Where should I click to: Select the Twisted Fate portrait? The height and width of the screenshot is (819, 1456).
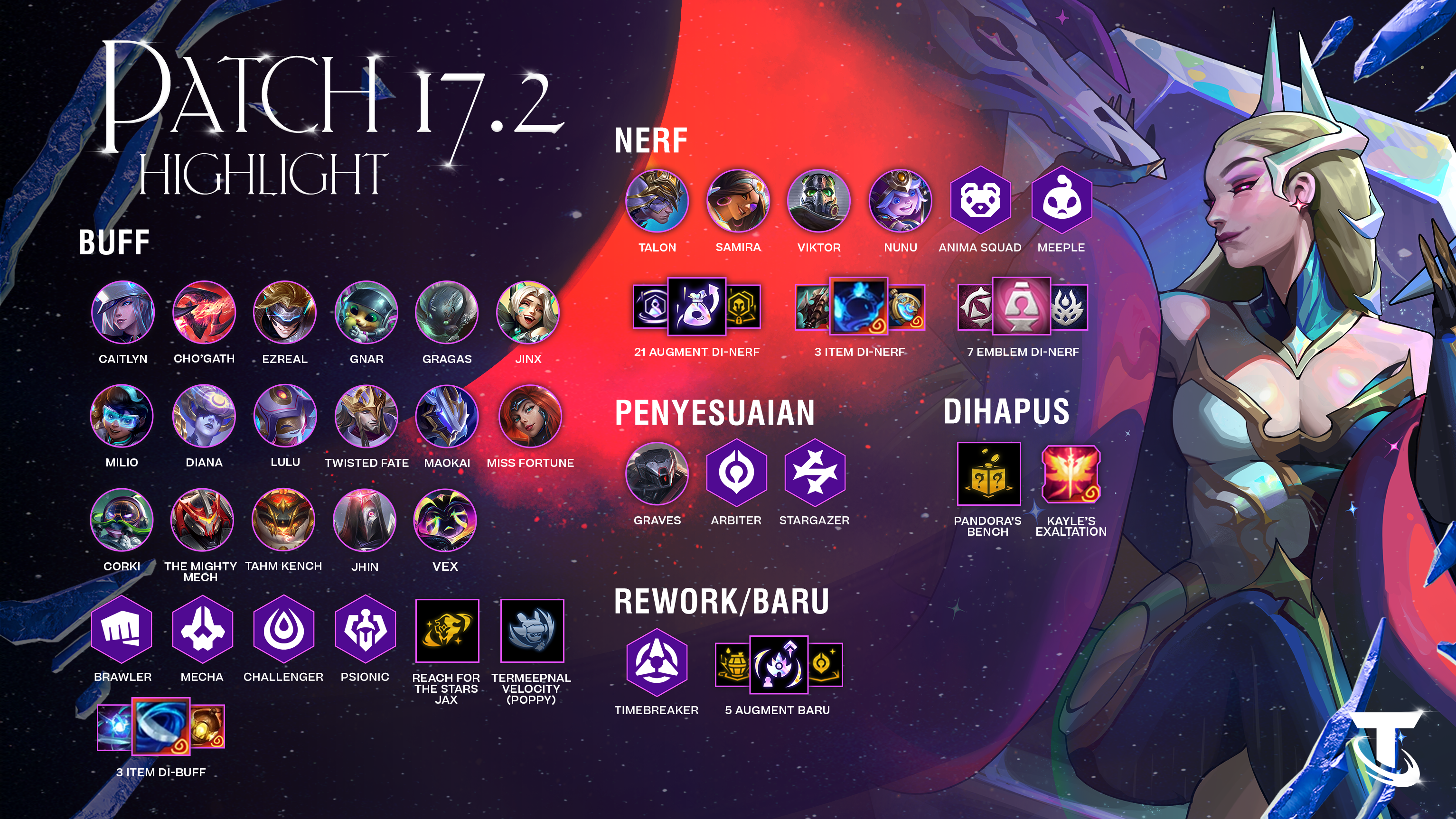click(x=366, y=416)
